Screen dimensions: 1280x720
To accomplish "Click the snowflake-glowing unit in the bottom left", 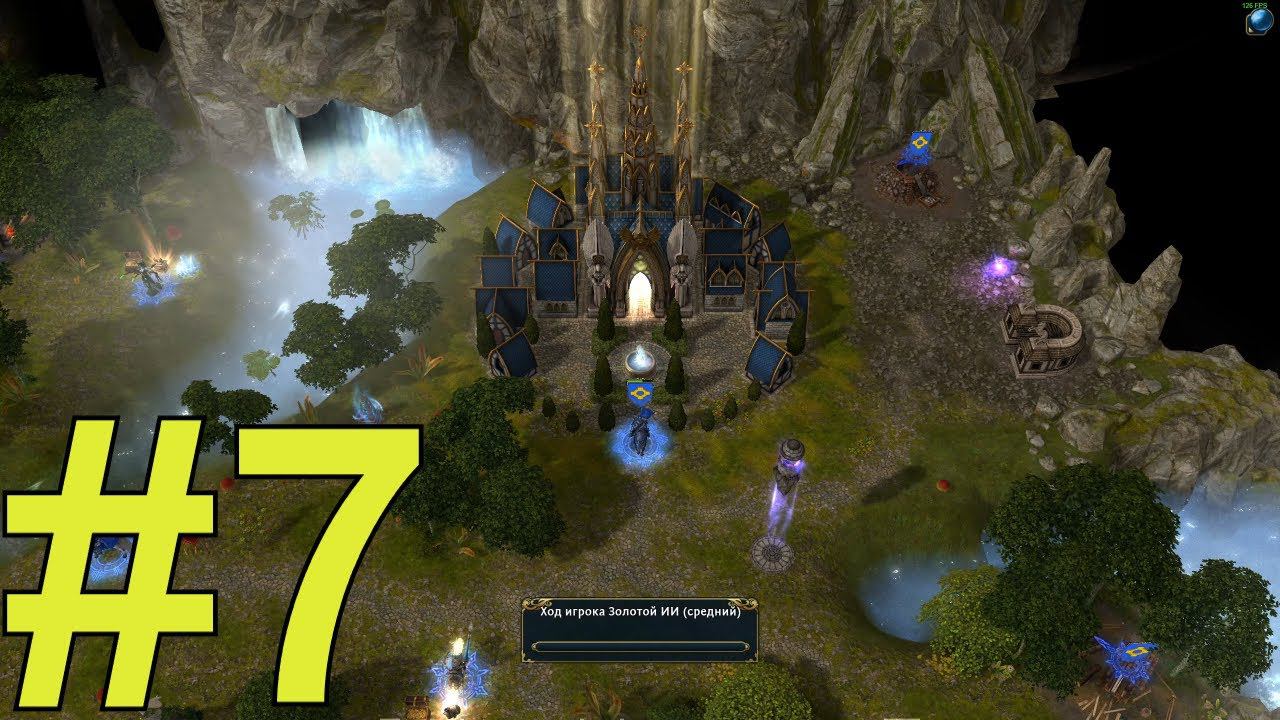I will pos(460,672).
